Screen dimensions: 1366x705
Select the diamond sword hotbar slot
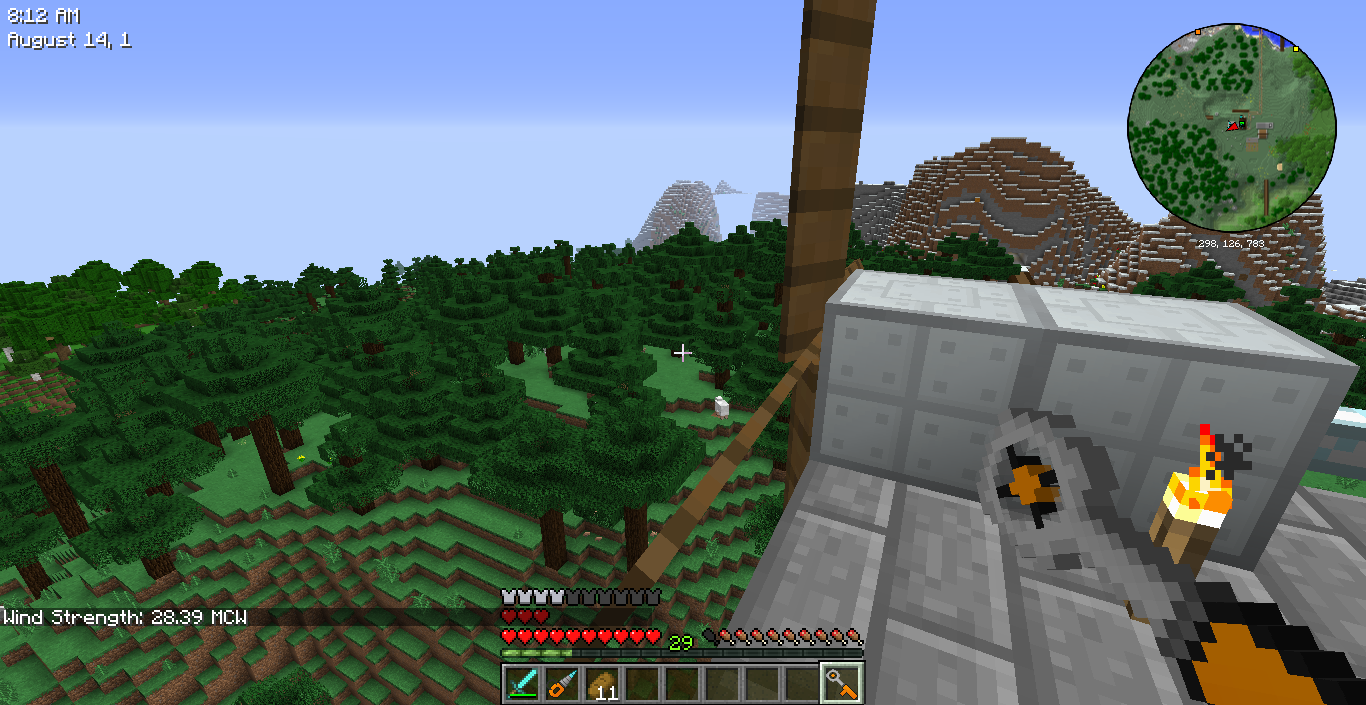pyautogui.click(x=522, y=684)
